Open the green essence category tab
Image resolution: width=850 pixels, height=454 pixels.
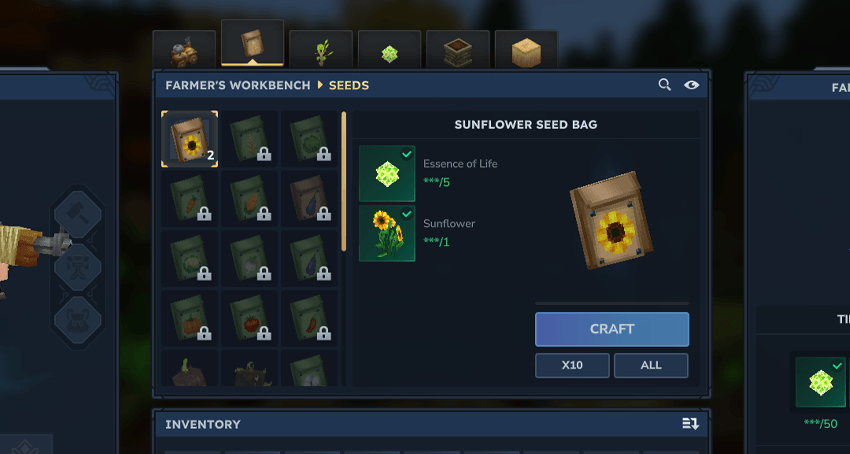point(389,52)
